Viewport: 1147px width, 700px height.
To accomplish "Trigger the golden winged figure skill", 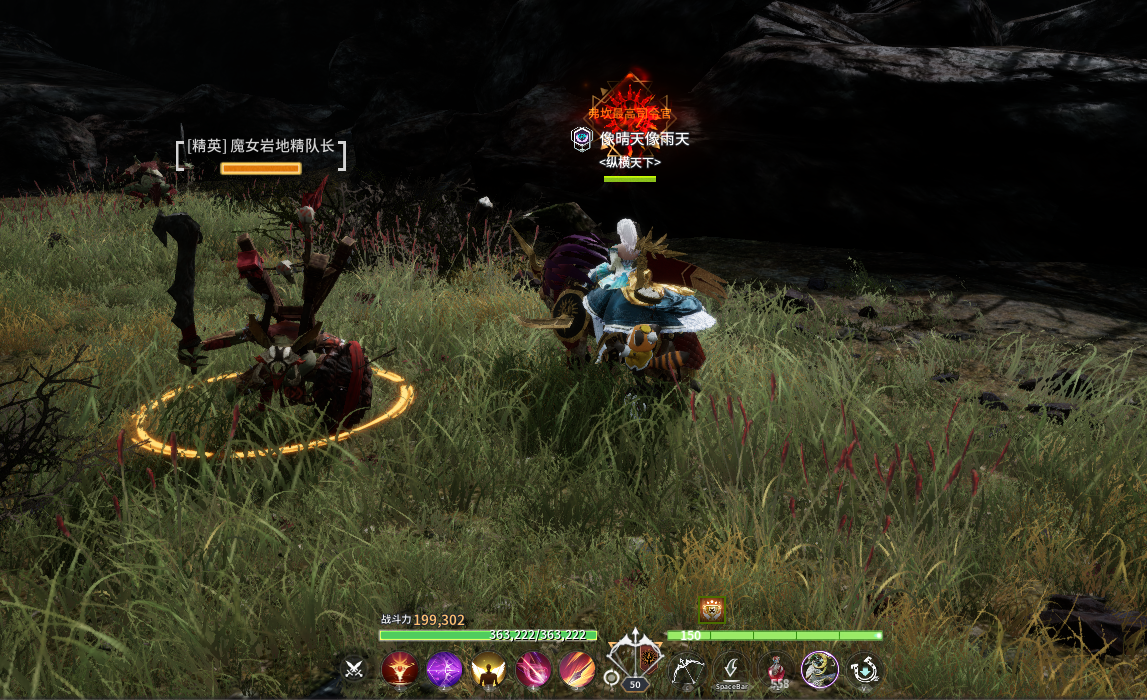I will (488, 669).
